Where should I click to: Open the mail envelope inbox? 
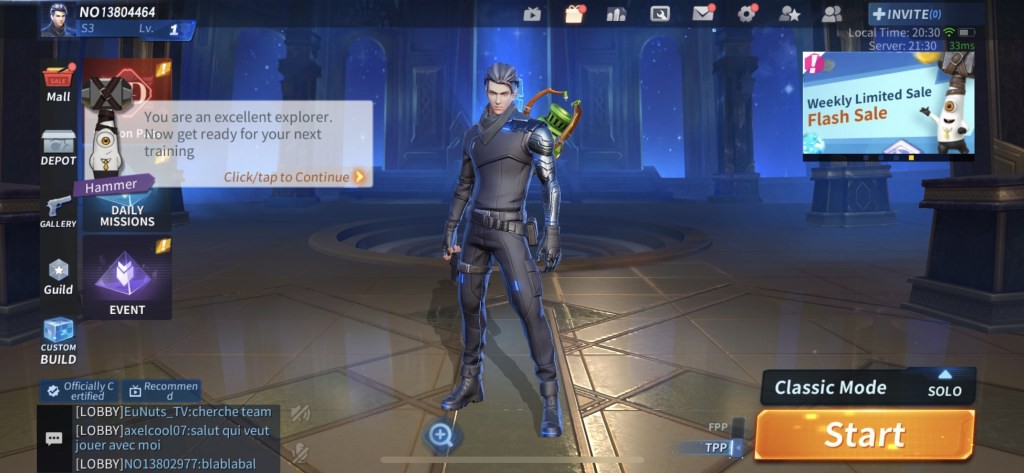tap(703, 14)
